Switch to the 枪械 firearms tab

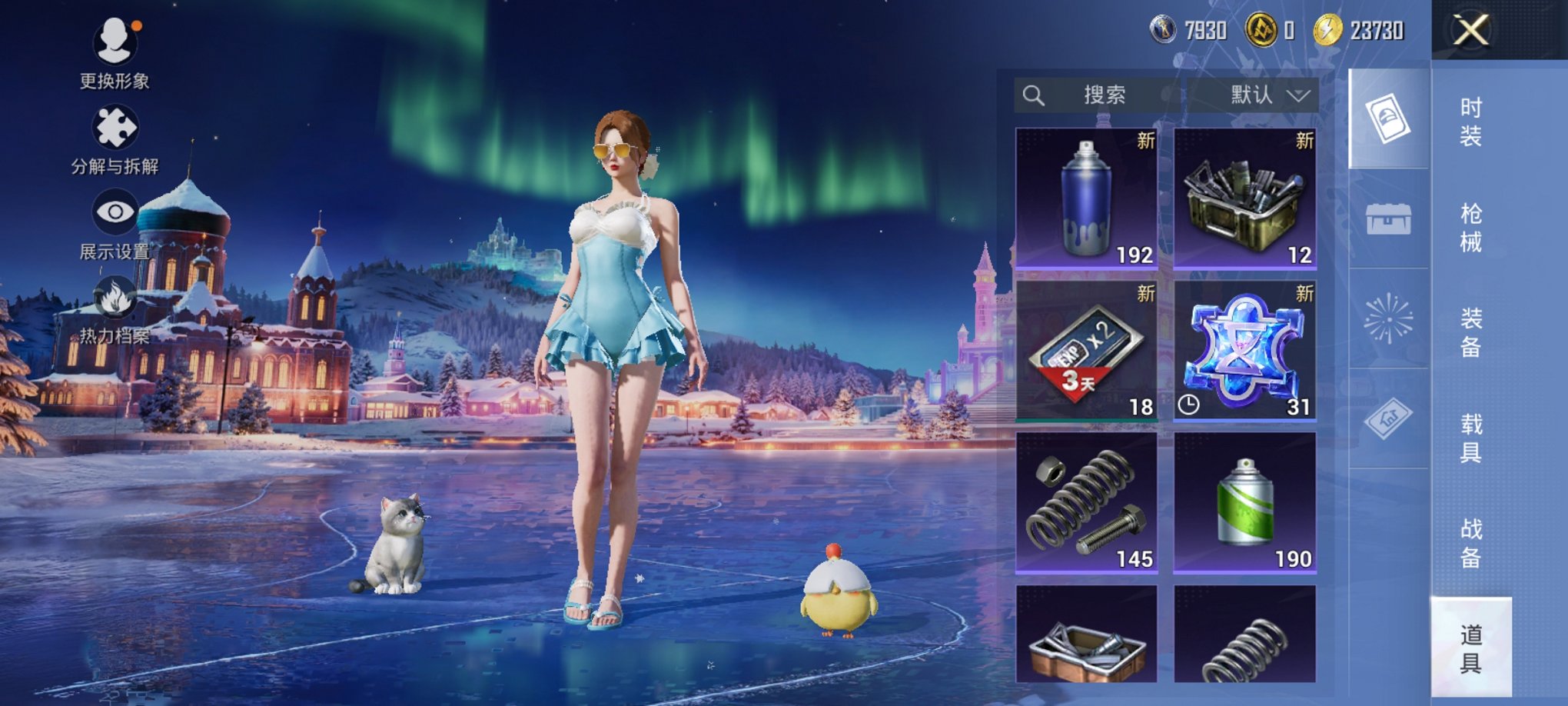pos(1470,228)
